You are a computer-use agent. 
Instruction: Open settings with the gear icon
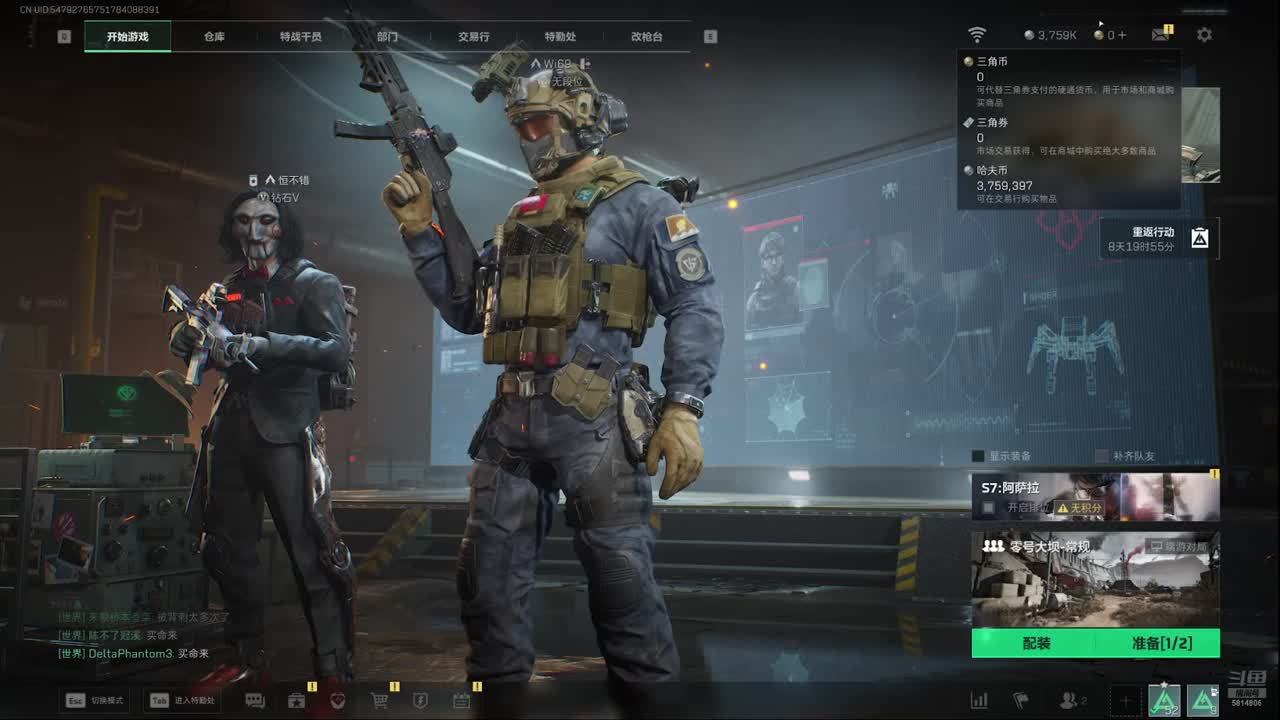point(1204,34)
